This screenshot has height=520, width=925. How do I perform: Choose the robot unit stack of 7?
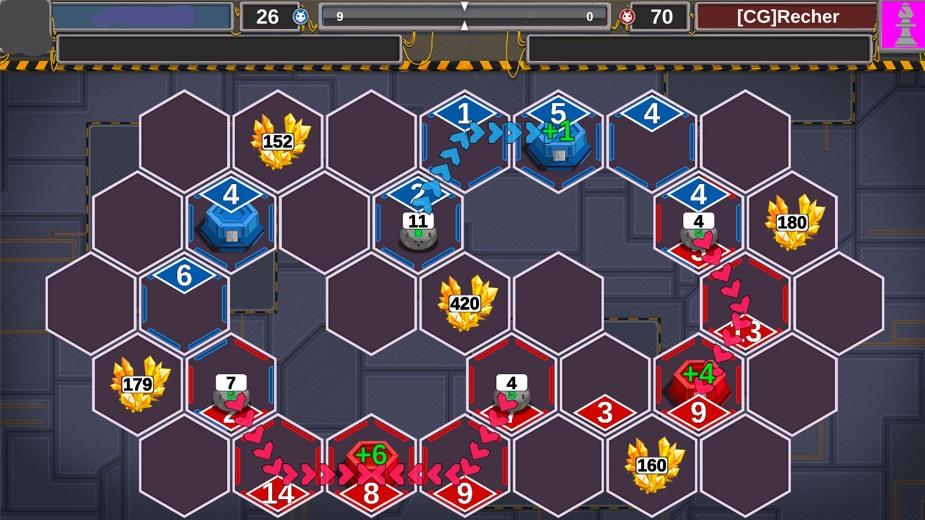pyautogui.click(x=231, y=392)
